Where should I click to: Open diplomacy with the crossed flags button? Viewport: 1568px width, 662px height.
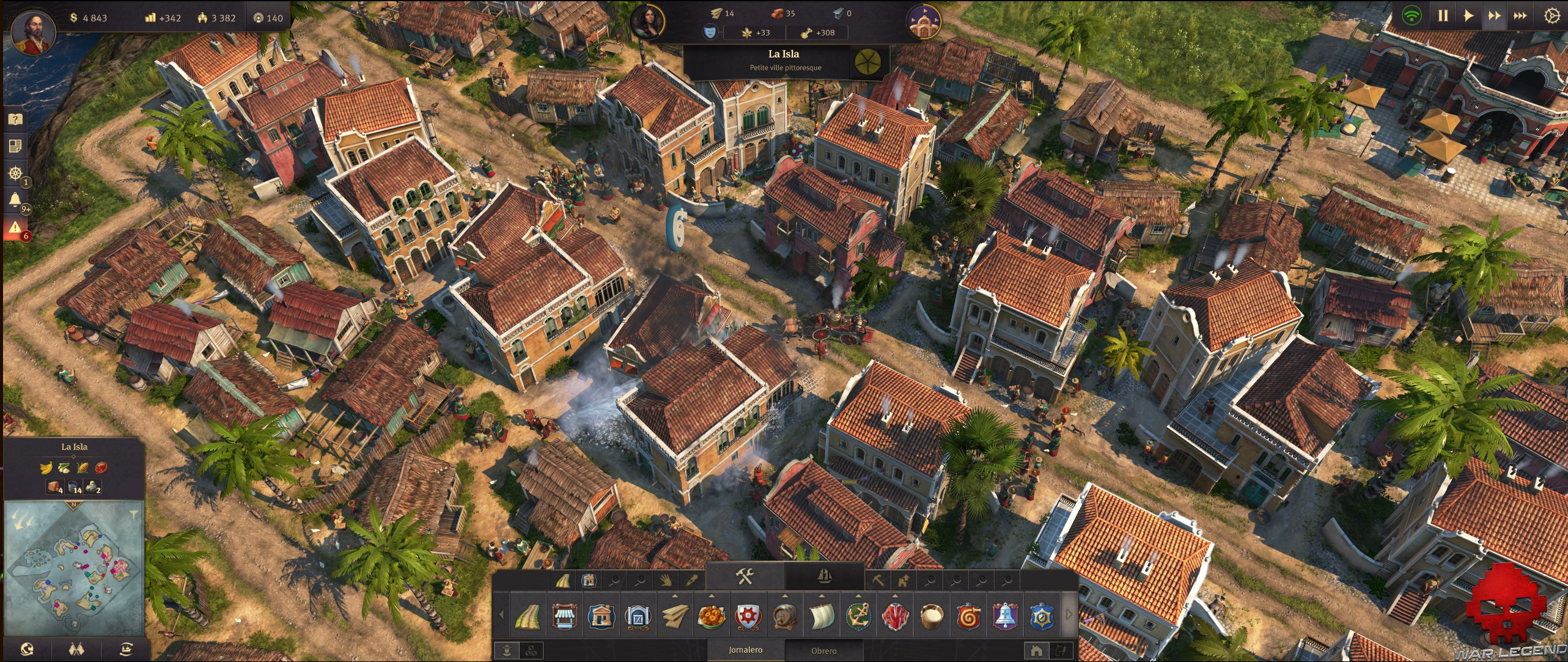click(76, 649)
